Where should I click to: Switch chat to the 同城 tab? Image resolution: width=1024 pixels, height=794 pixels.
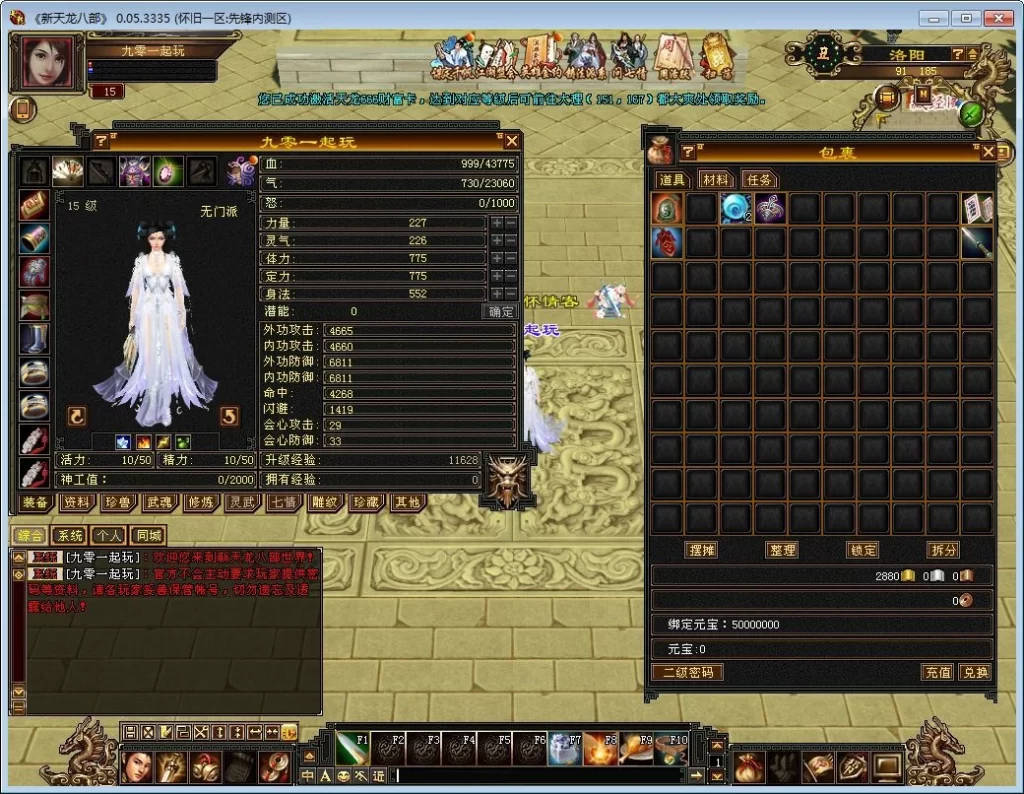coord(148,536)
